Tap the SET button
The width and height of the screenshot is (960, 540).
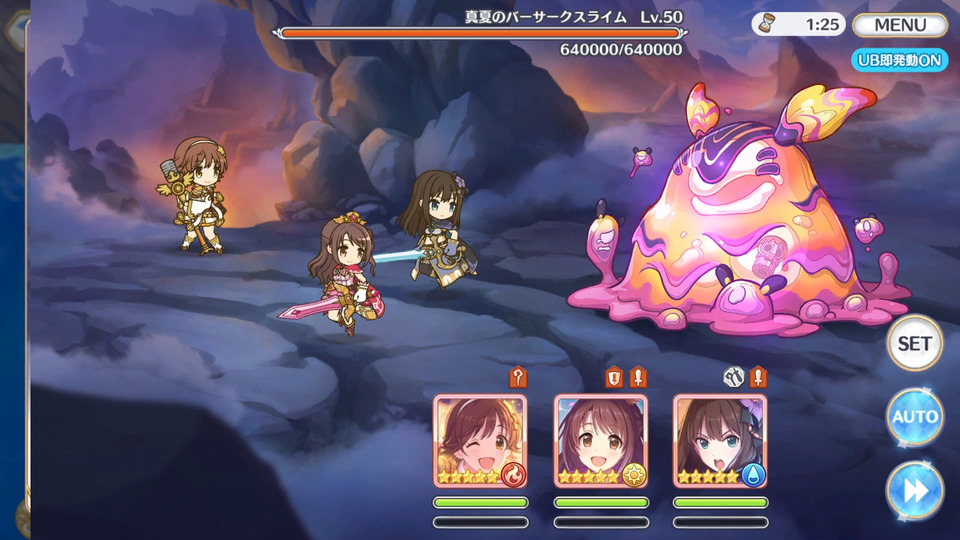pos(914,343)
